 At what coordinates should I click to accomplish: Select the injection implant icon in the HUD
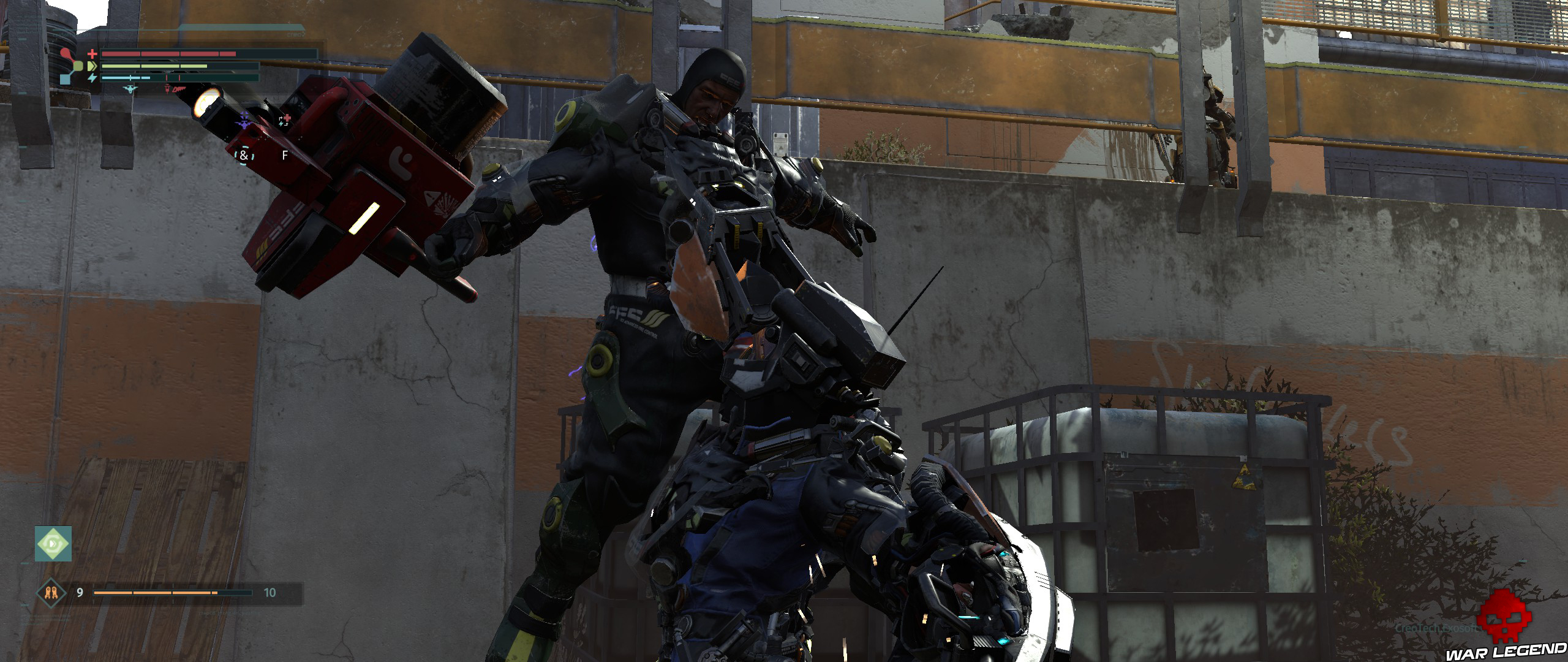[167, 89]
